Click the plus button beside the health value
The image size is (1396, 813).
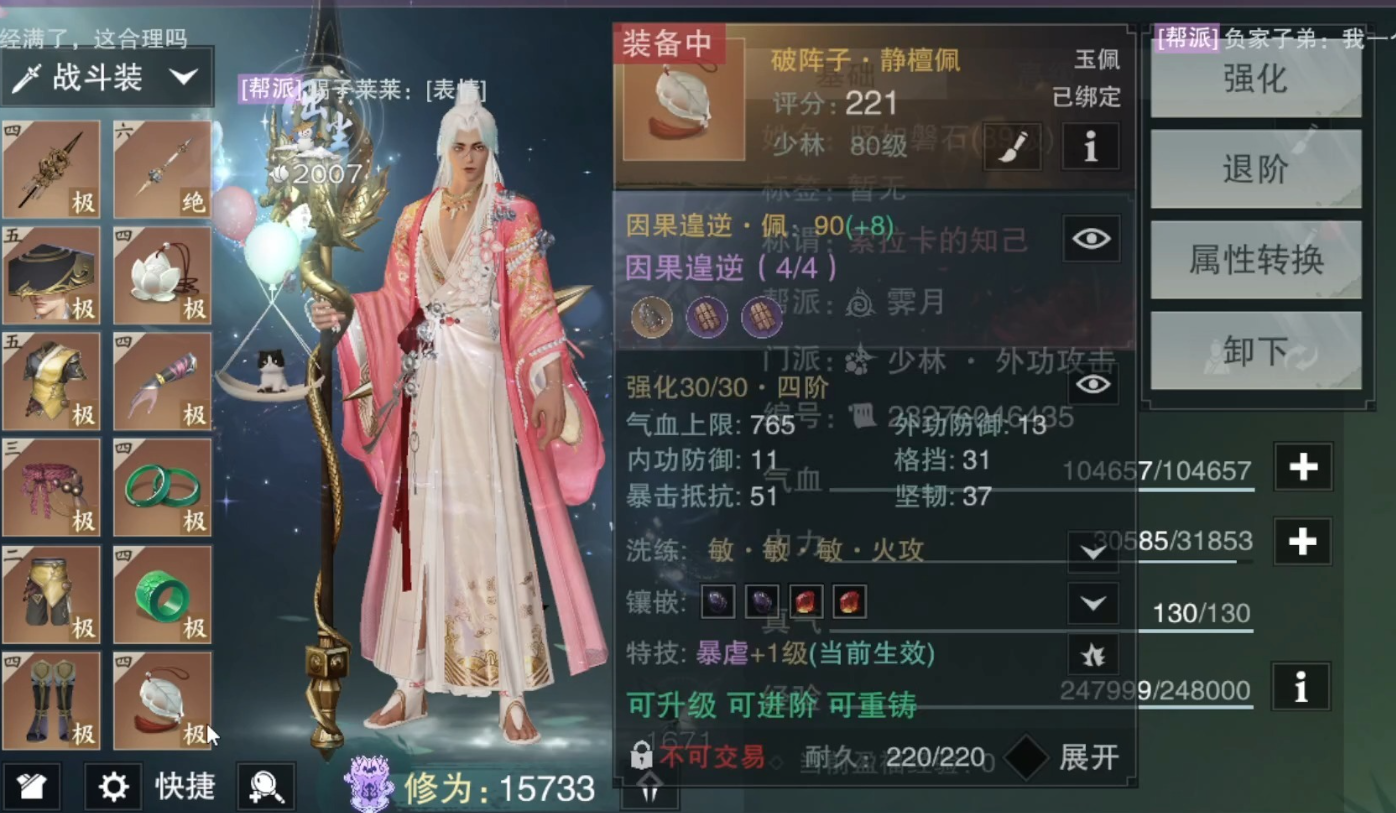pyautogui.click(x=1302, y=466)
